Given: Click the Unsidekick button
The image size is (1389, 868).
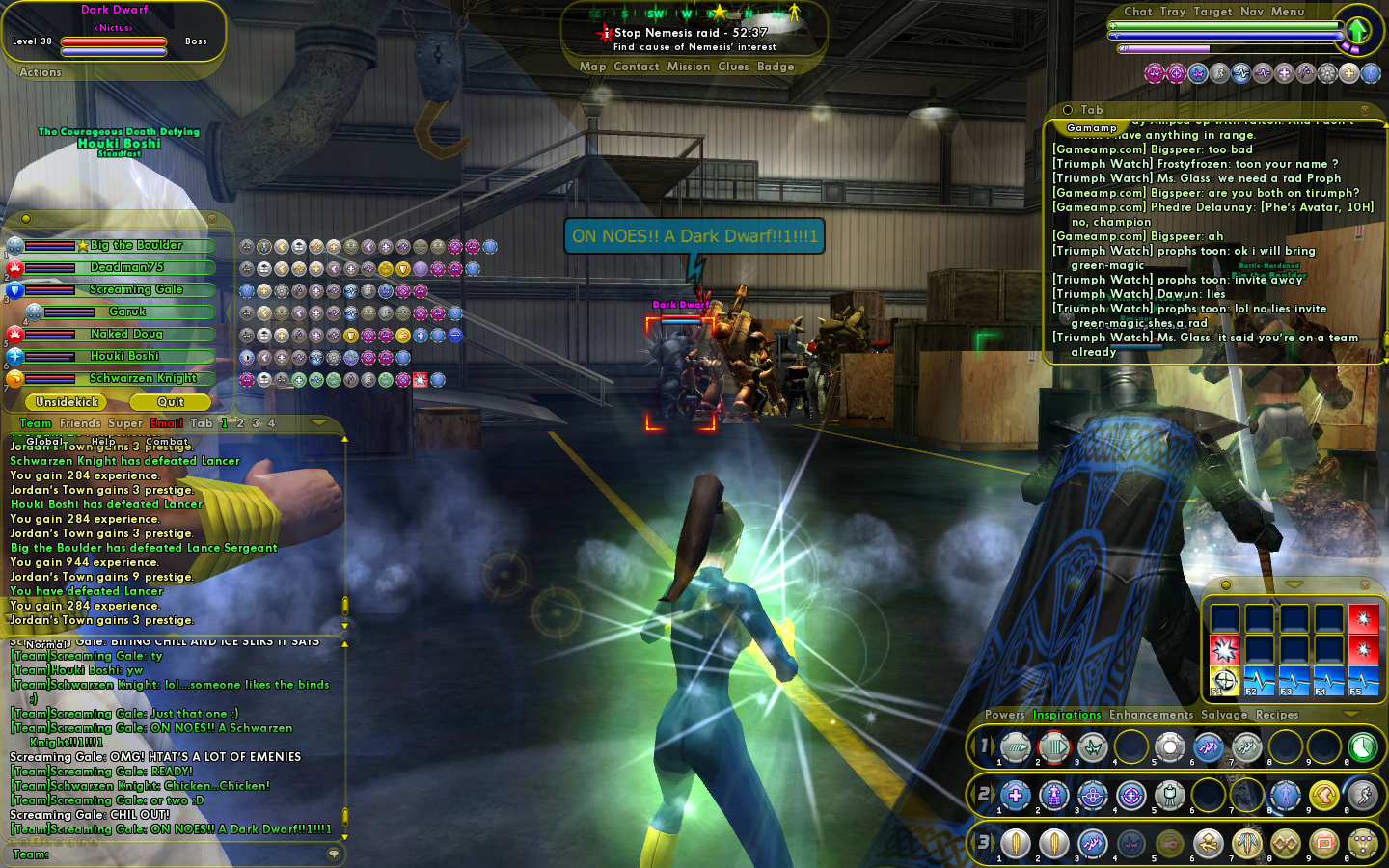Looking at the screenshot, I should tap(68, 402).
